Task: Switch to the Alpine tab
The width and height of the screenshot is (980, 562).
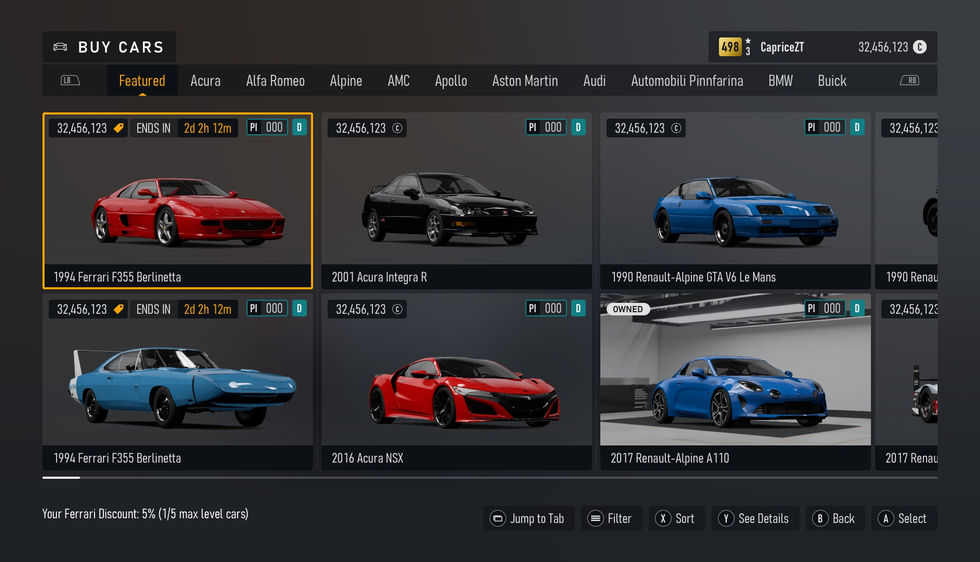Action: [x=346, y=81]
